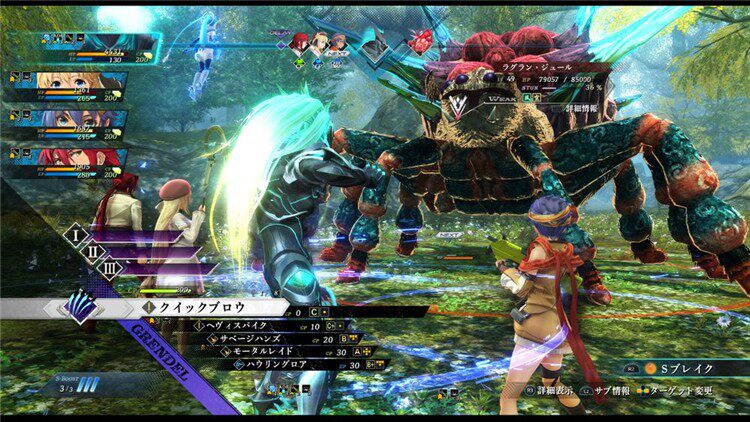Click the blonde portrait in turn order

(x=319, y=42)
